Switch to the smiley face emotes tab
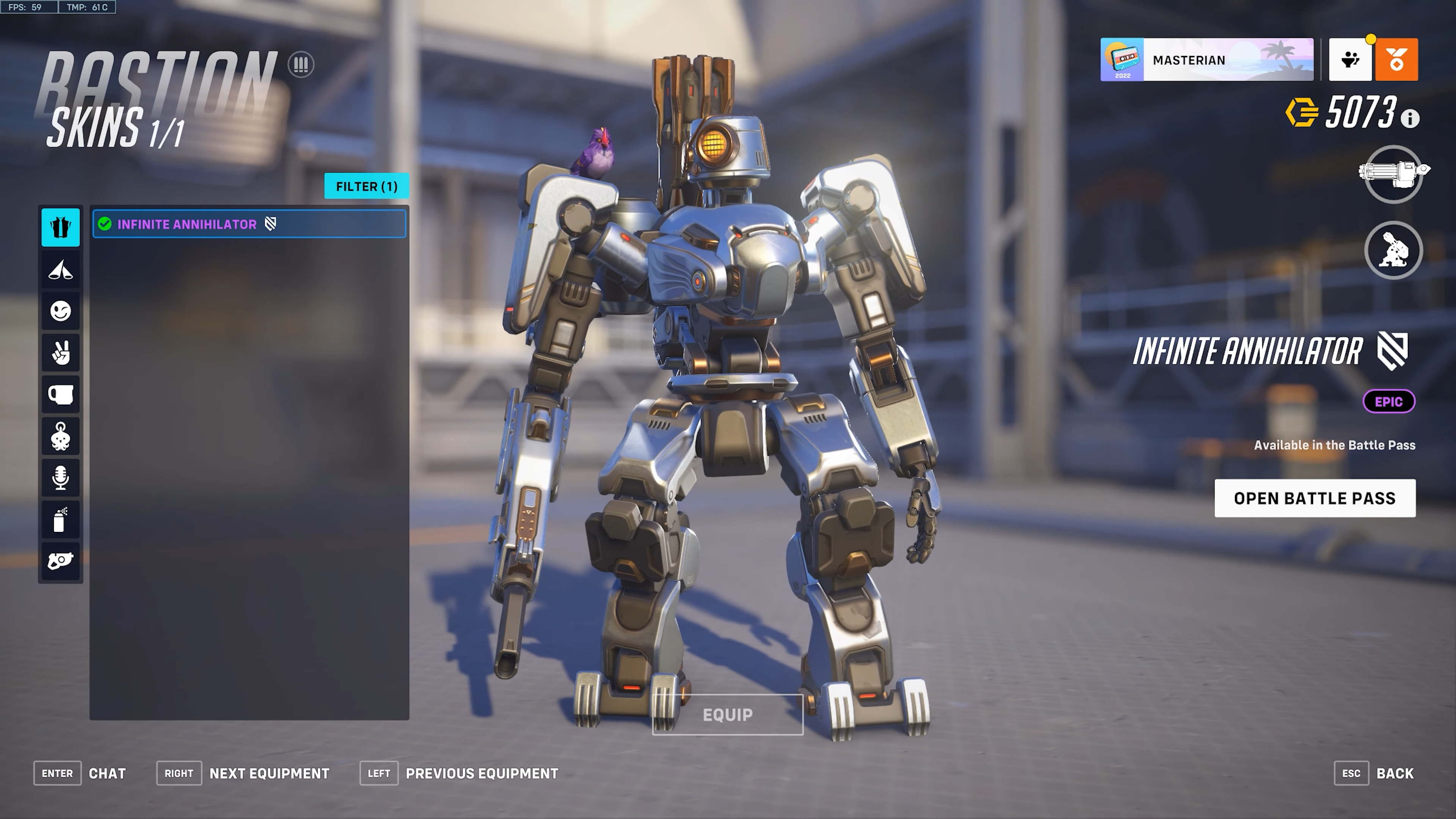The height and width of the screenshot is (819, 1456). tap(61, 311)
